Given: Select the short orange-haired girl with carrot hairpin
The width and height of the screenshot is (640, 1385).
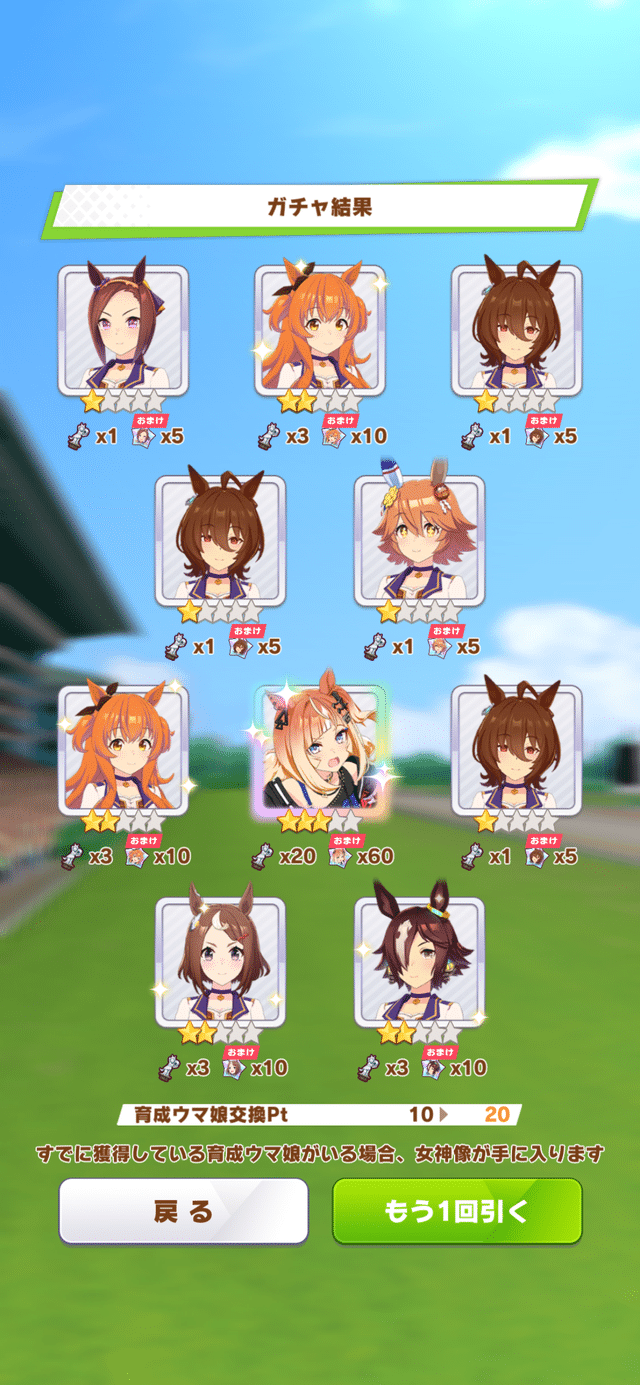Looking at the screenshot, I should pyautogui.click(x=419, y=541).
